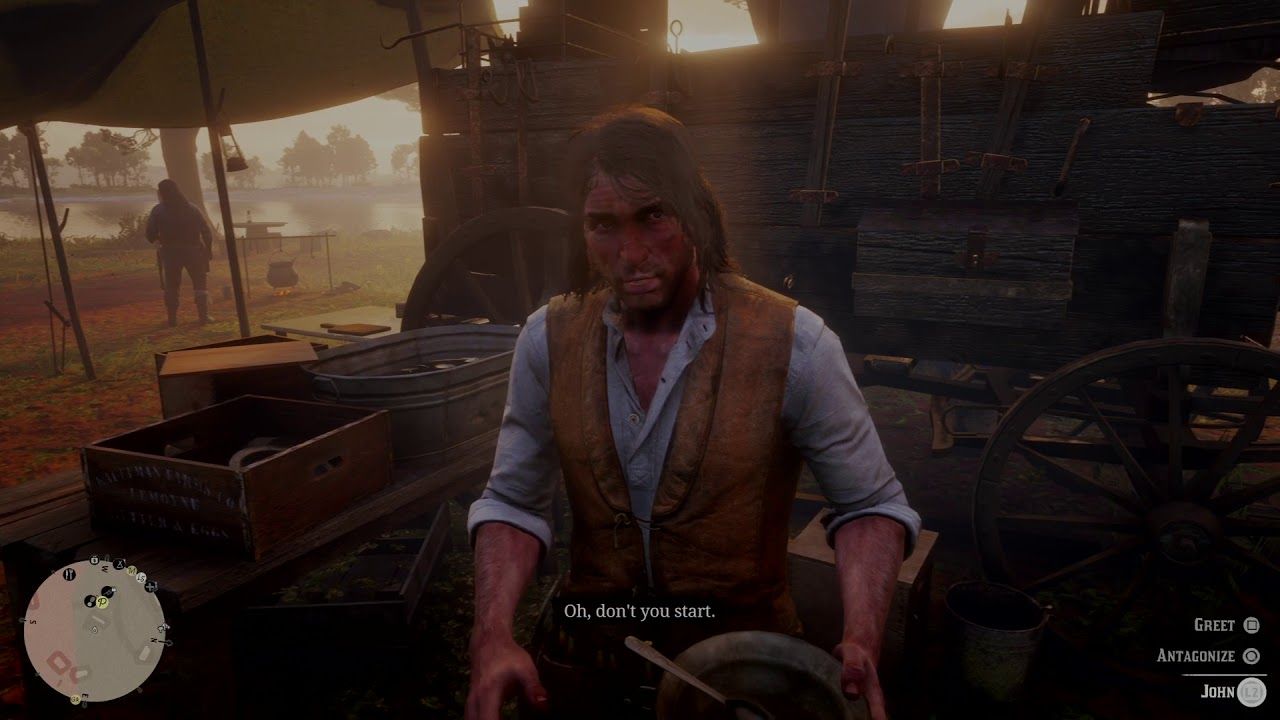Click the medical cross marker on the minimap edge
Image resolution: width=1280 pixels, height=720 pixels.
[x=150, y=586]
